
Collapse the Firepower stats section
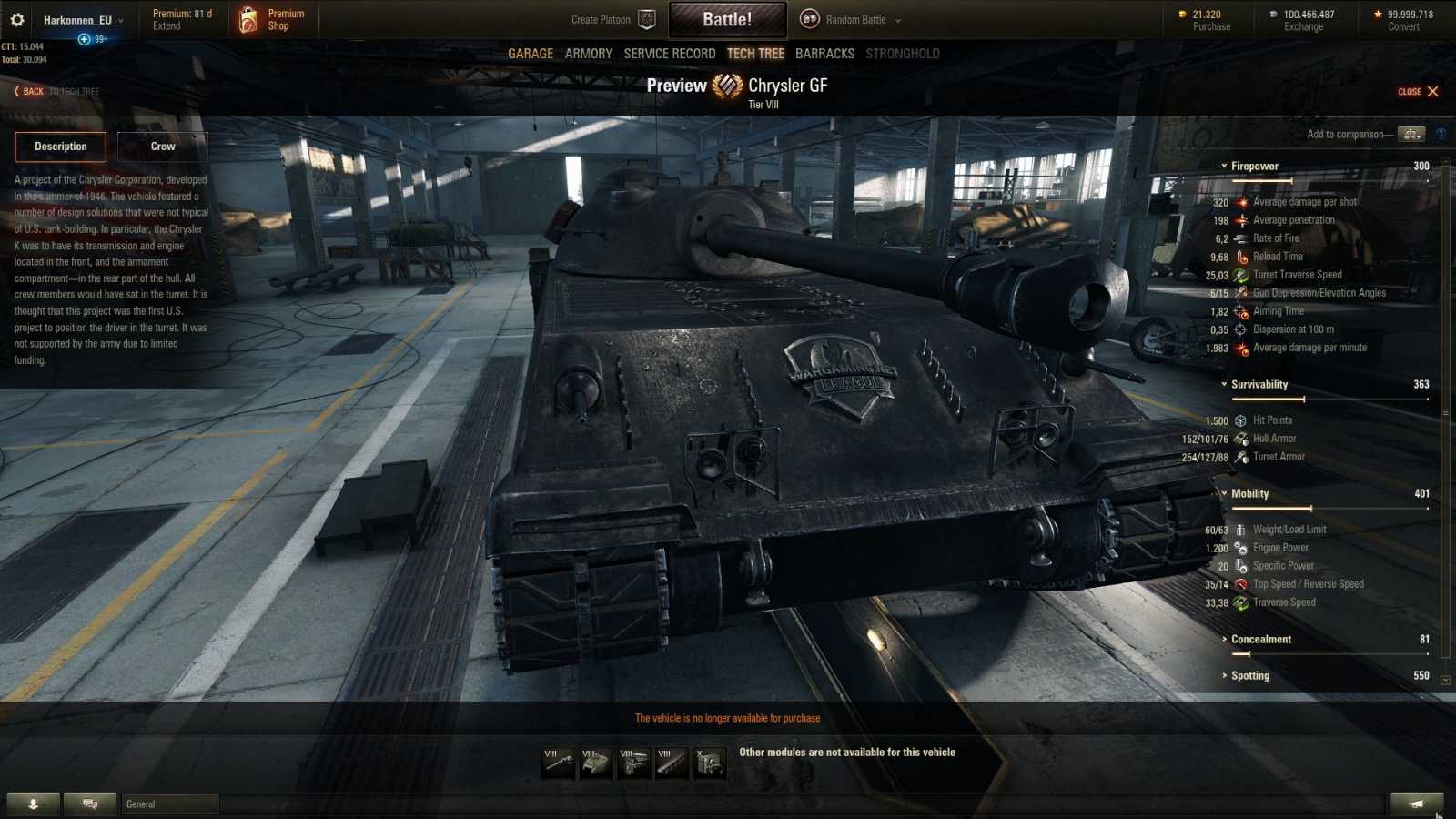[x=1224, y=166]
